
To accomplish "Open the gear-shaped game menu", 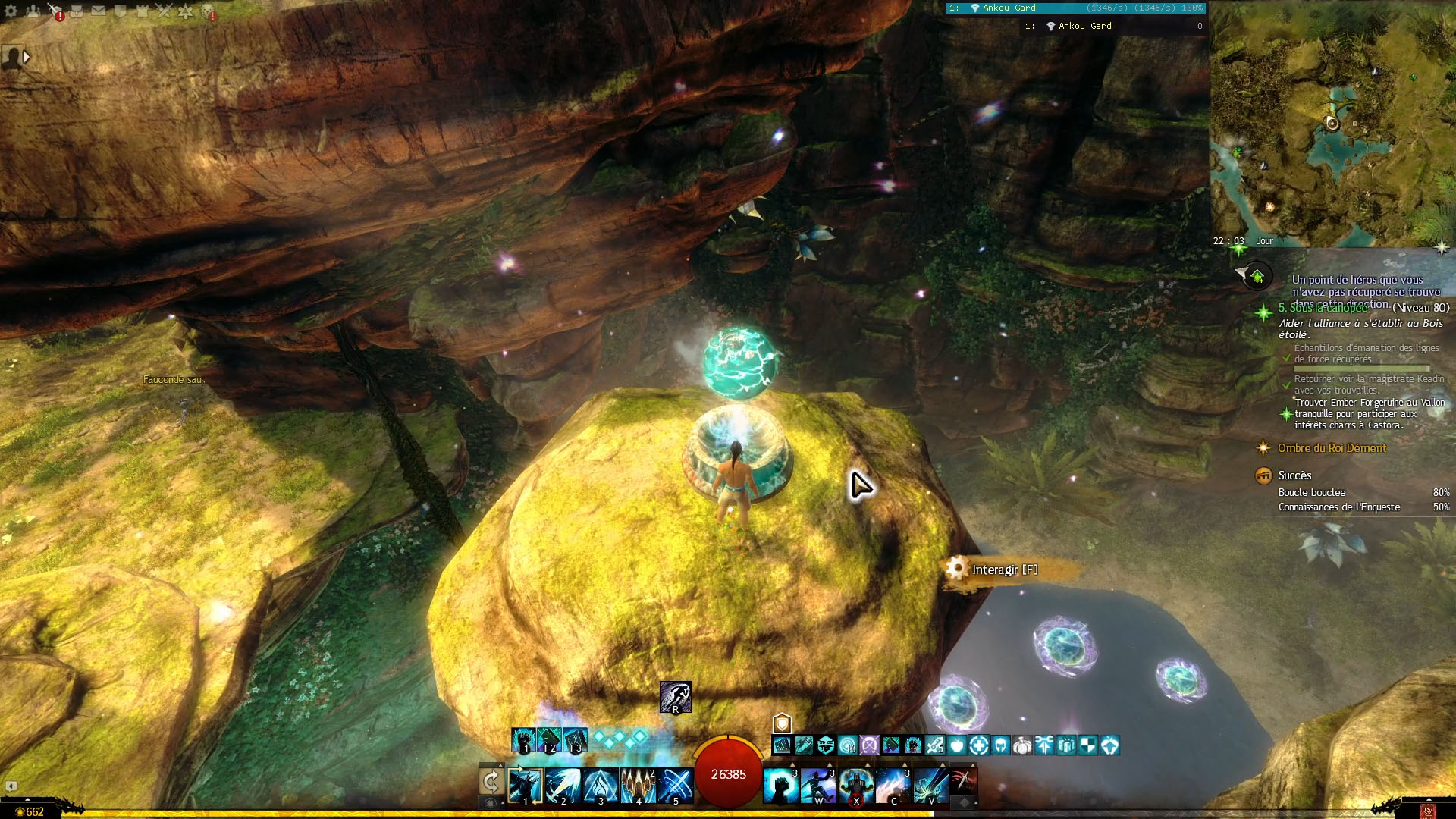I will pyautogui.click(x=11, y=11).
